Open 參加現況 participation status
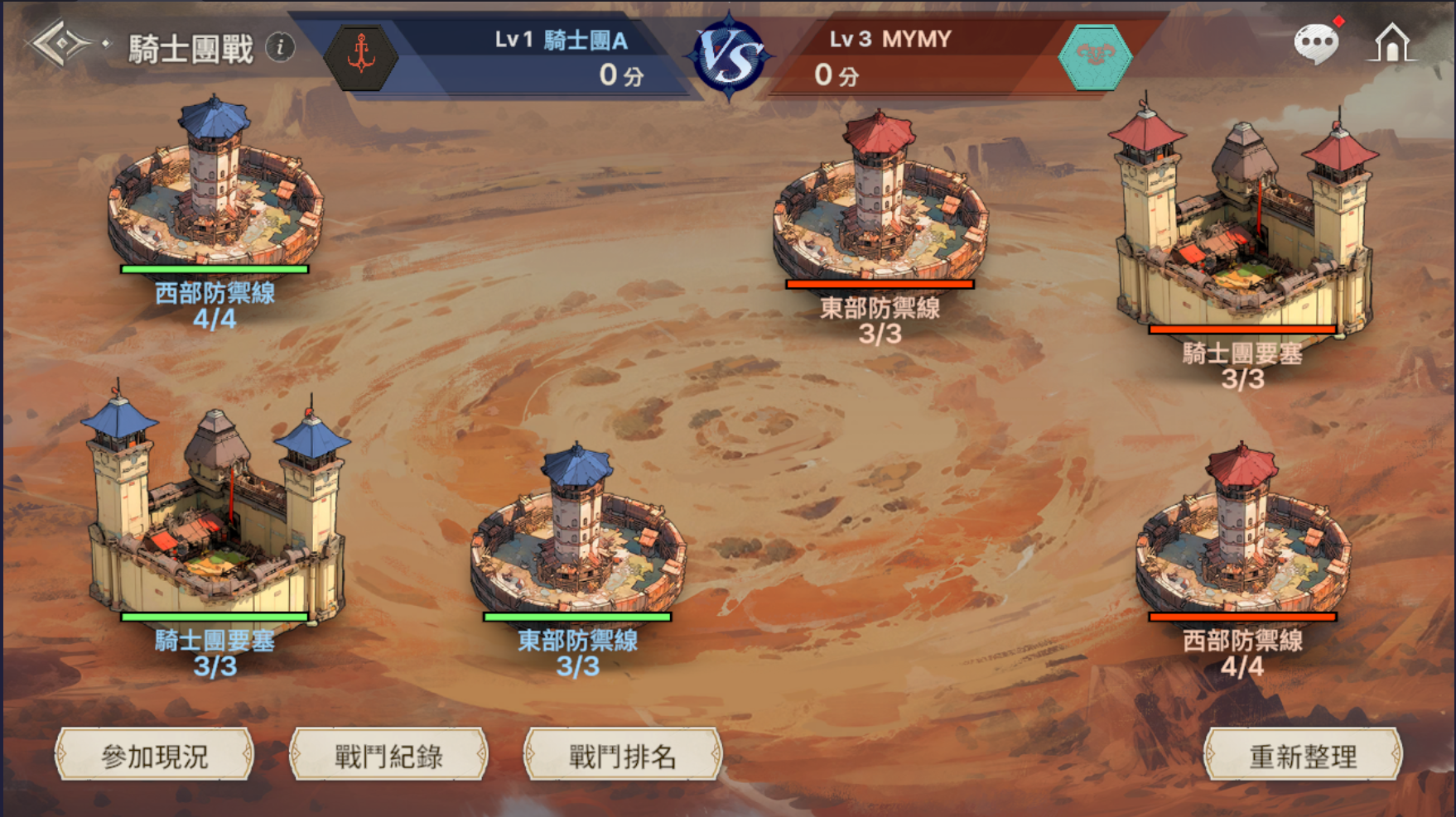Viewport: 1456px width, 817px height. pos(154,755)
